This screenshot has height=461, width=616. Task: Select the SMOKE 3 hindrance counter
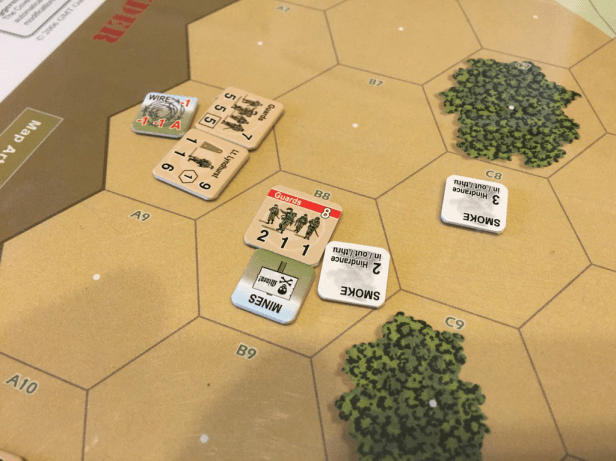[474, 206]
